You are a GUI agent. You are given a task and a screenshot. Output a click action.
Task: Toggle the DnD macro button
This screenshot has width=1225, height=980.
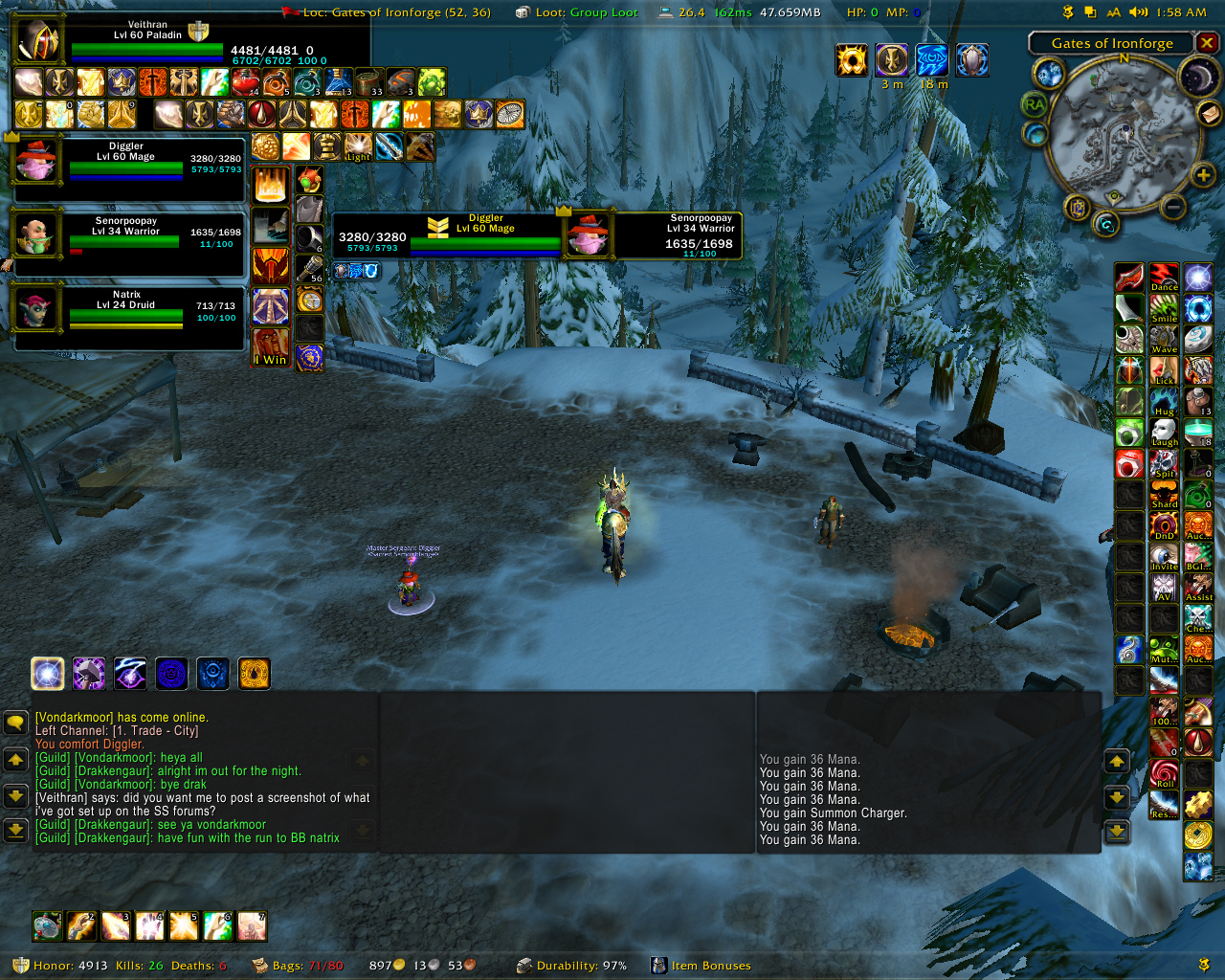(1164, 525)
